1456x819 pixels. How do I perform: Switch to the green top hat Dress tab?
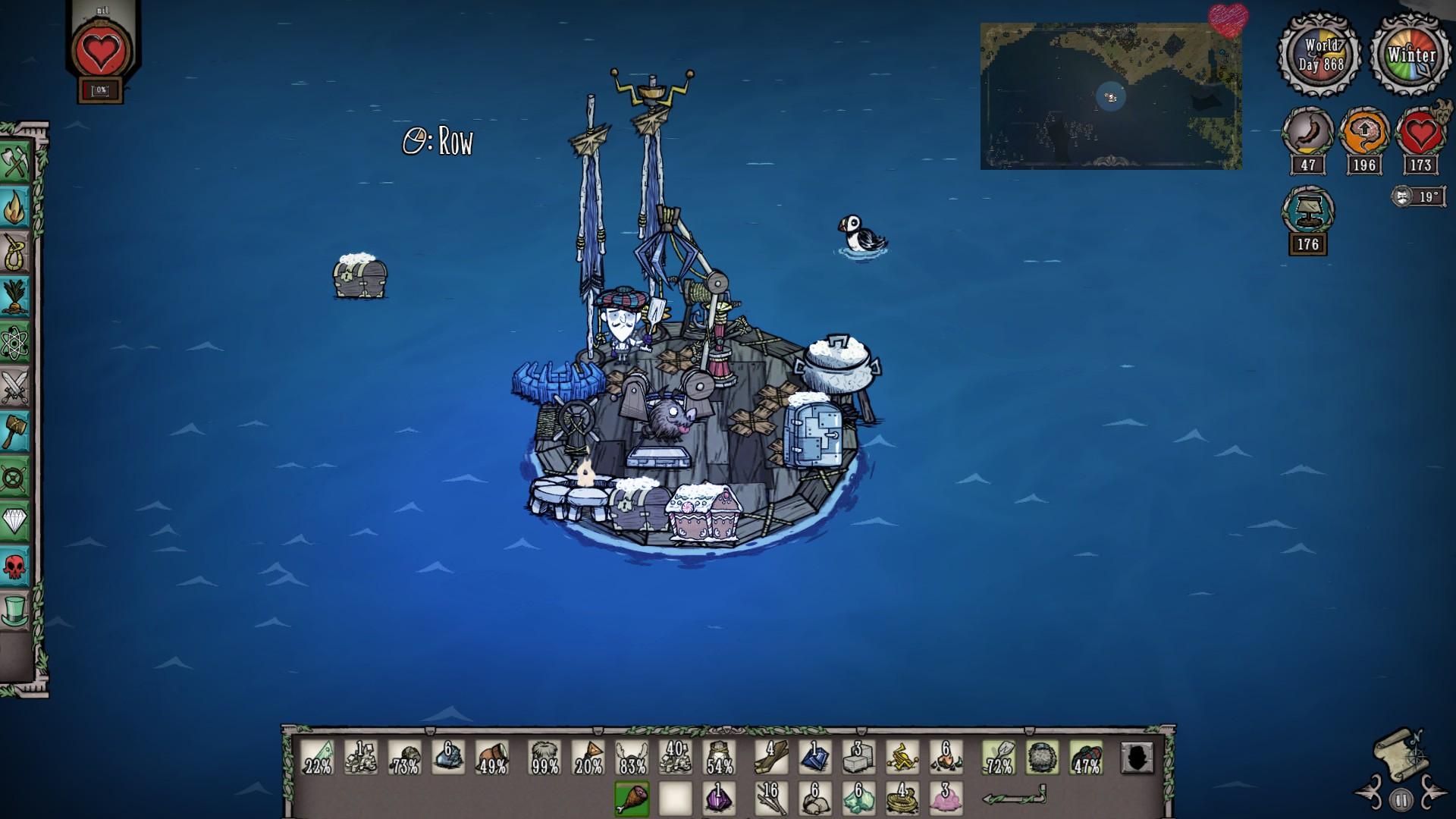[x=15, y=611]
